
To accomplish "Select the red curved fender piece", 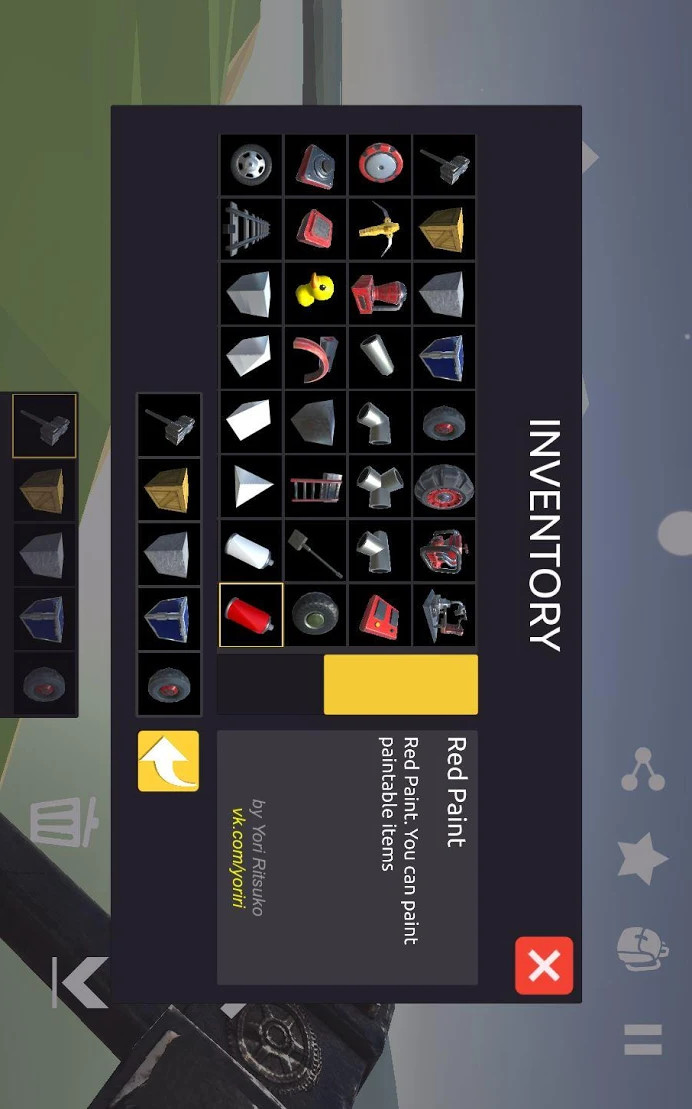I will 315,357.
